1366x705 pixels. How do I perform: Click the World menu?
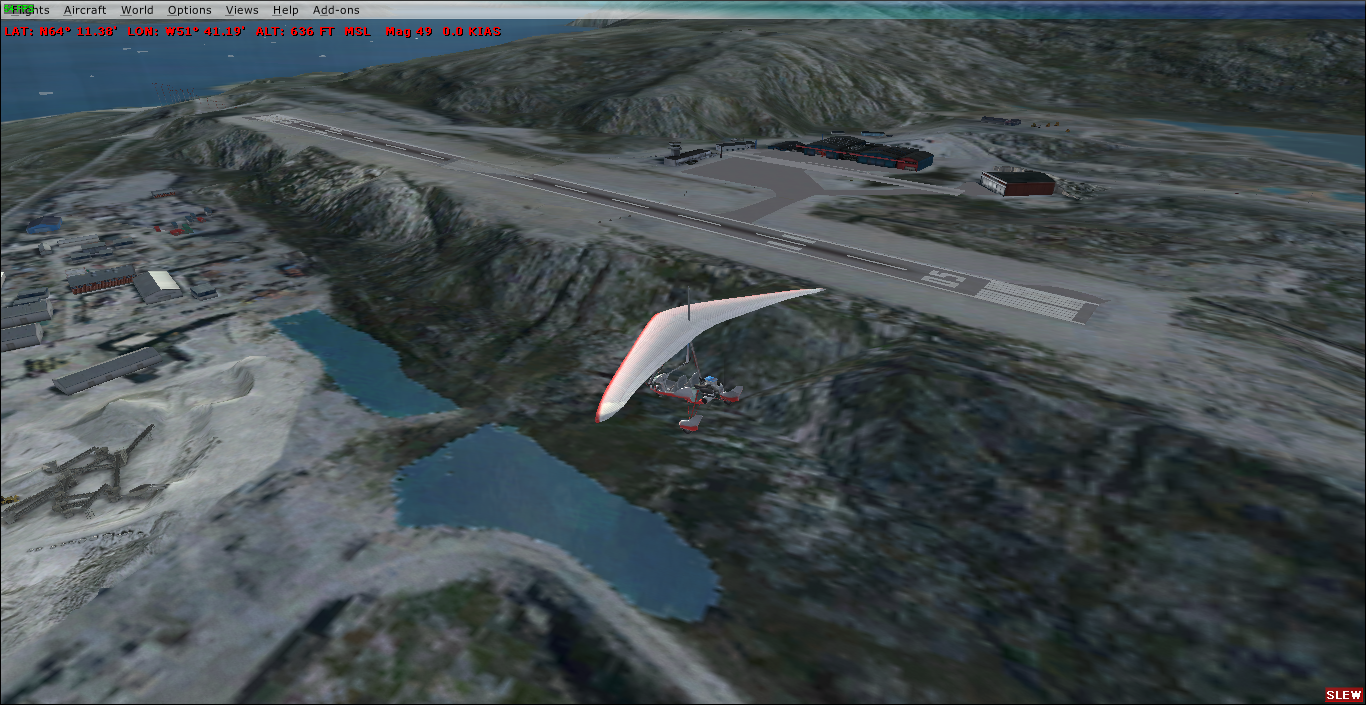[137, 10]
